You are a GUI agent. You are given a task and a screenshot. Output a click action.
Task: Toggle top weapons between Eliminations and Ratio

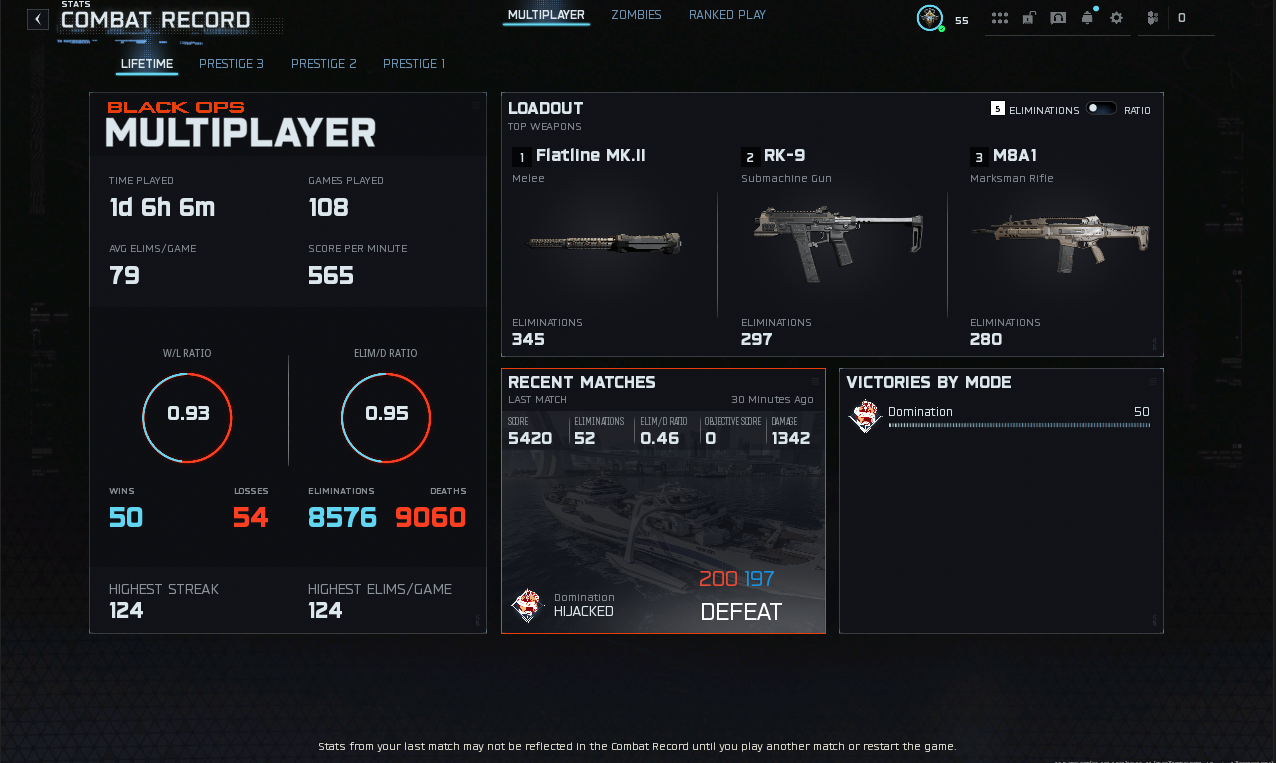[1101, 109]
